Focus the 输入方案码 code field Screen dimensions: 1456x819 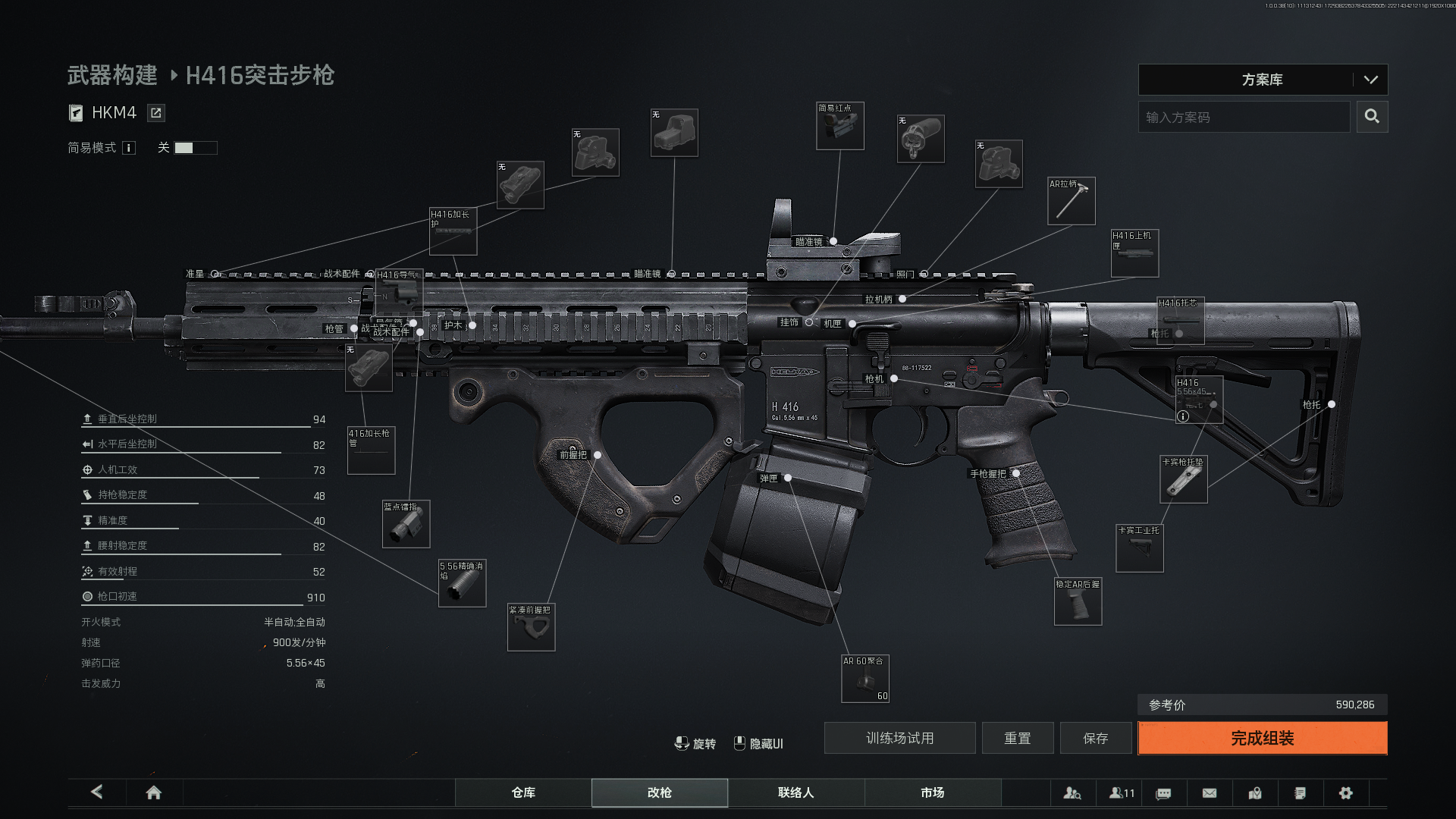pyautogui.click(x=1244, y=117)
